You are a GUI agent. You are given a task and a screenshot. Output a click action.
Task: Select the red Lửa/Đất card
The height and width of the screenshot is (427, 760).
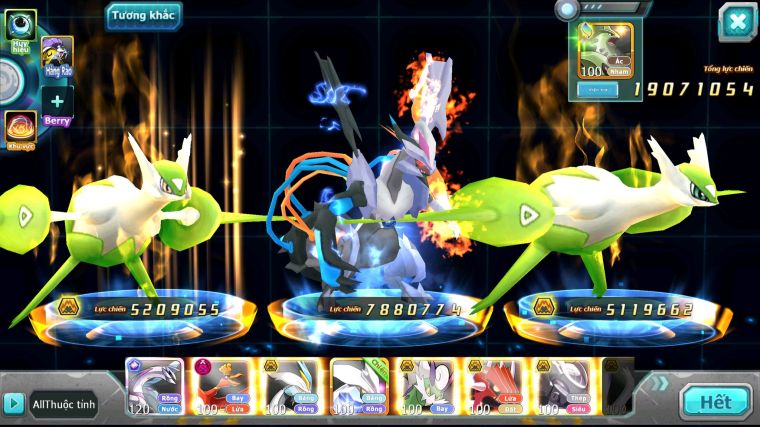(495, 386)
